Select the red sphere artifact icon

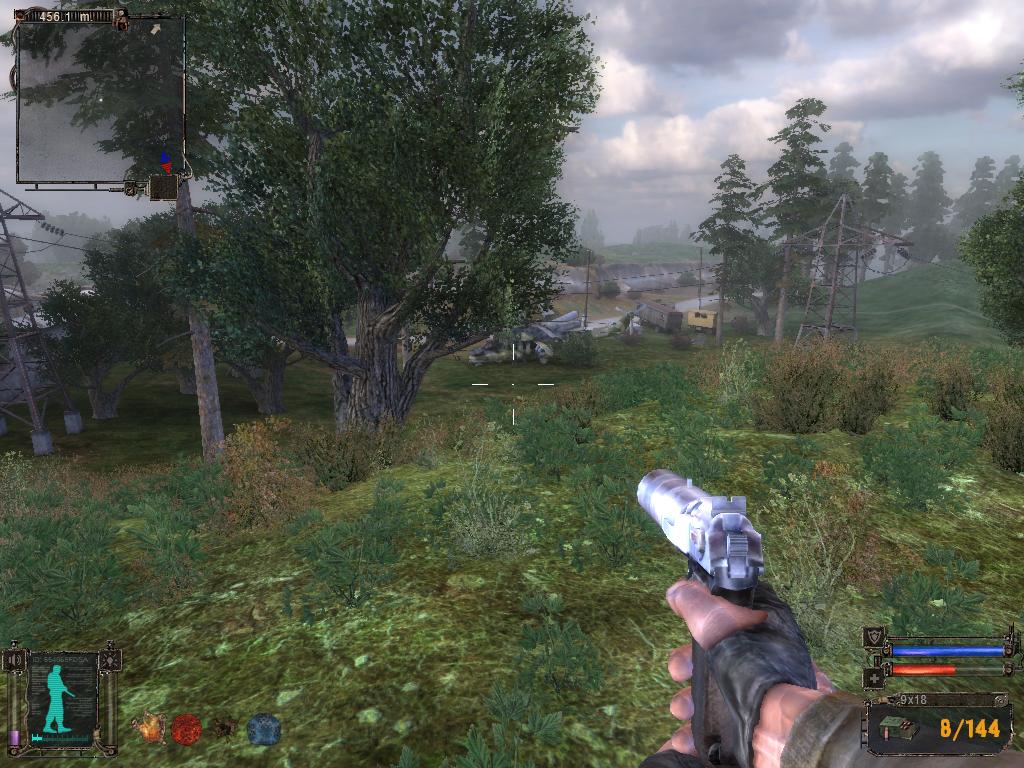pos(187,729)
